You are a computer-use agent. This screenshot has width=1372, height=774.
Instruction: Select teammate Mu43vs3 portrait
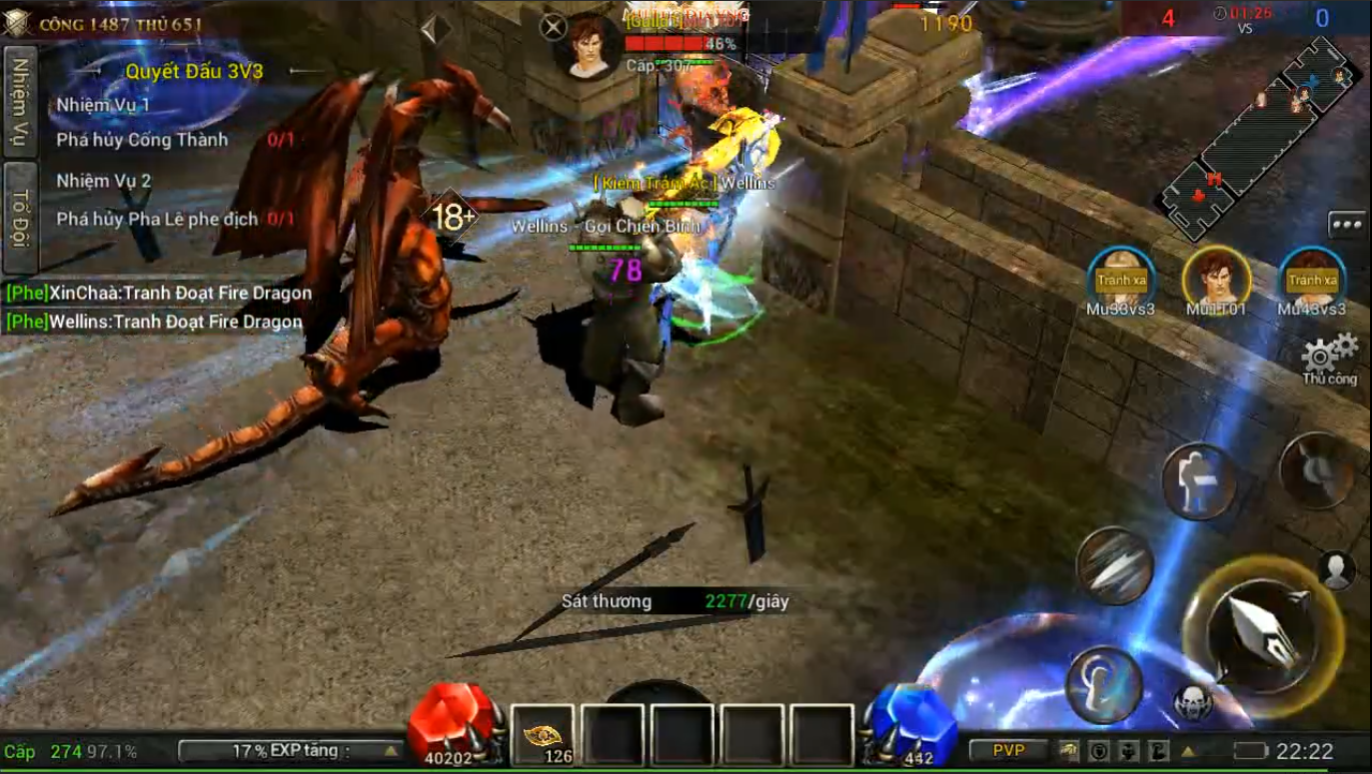pyautogui.click(x=1311, y=277)
